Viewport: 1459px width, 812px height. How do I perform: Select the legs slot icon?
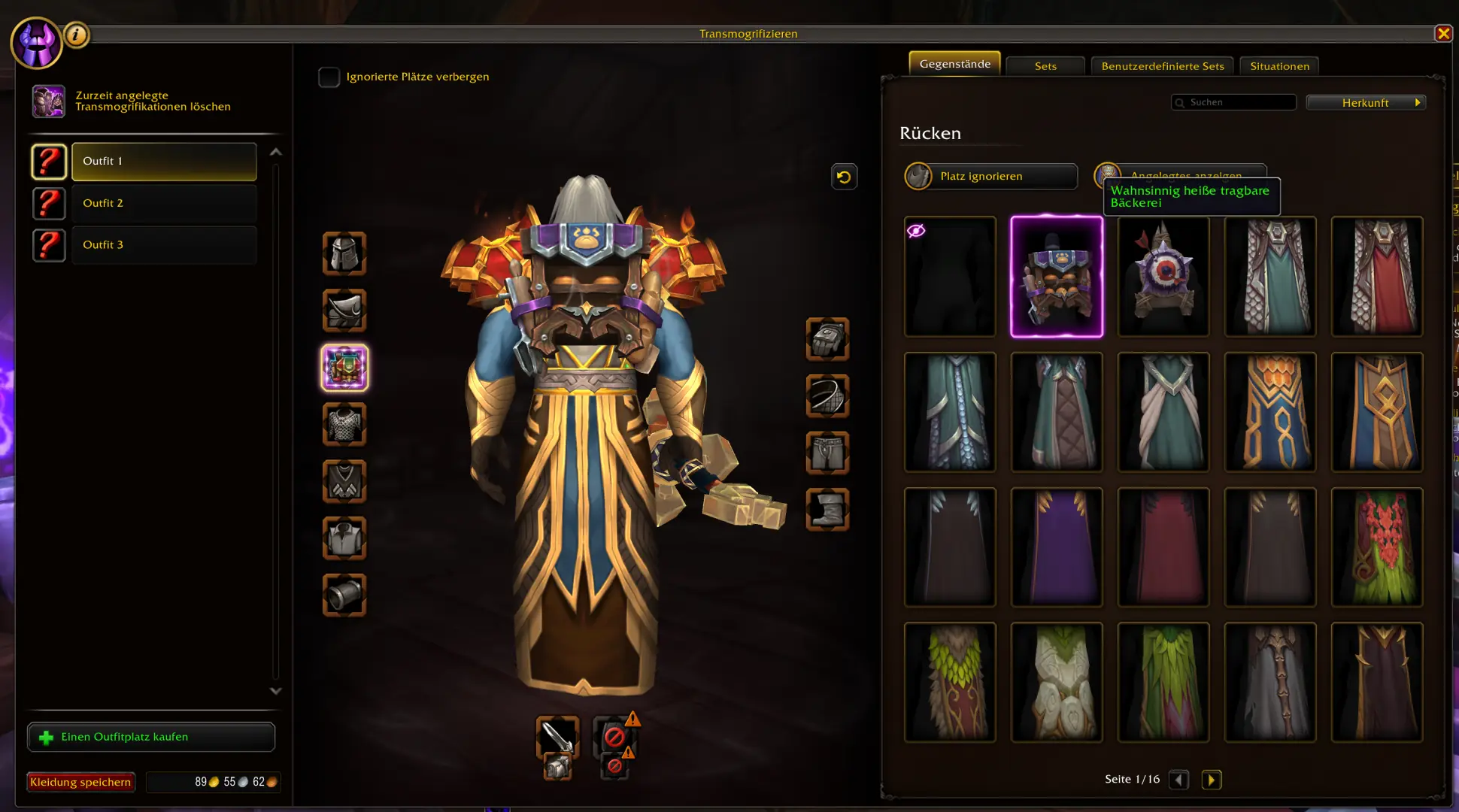pos(827,452)
